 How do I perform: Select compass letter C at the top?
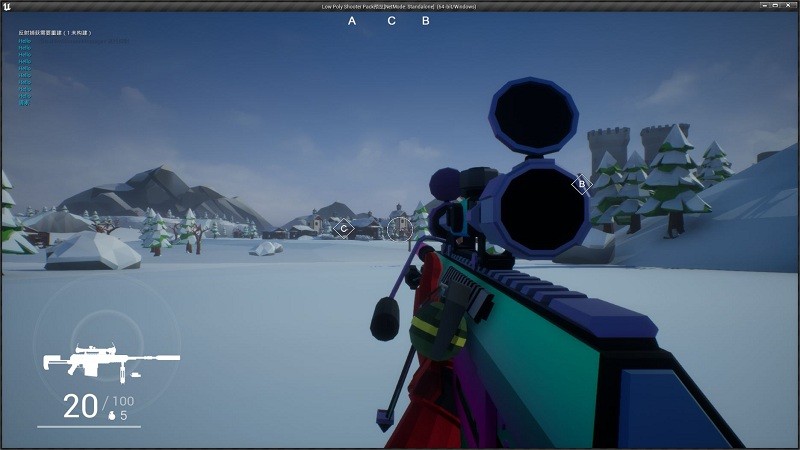[x=391, y=20]
